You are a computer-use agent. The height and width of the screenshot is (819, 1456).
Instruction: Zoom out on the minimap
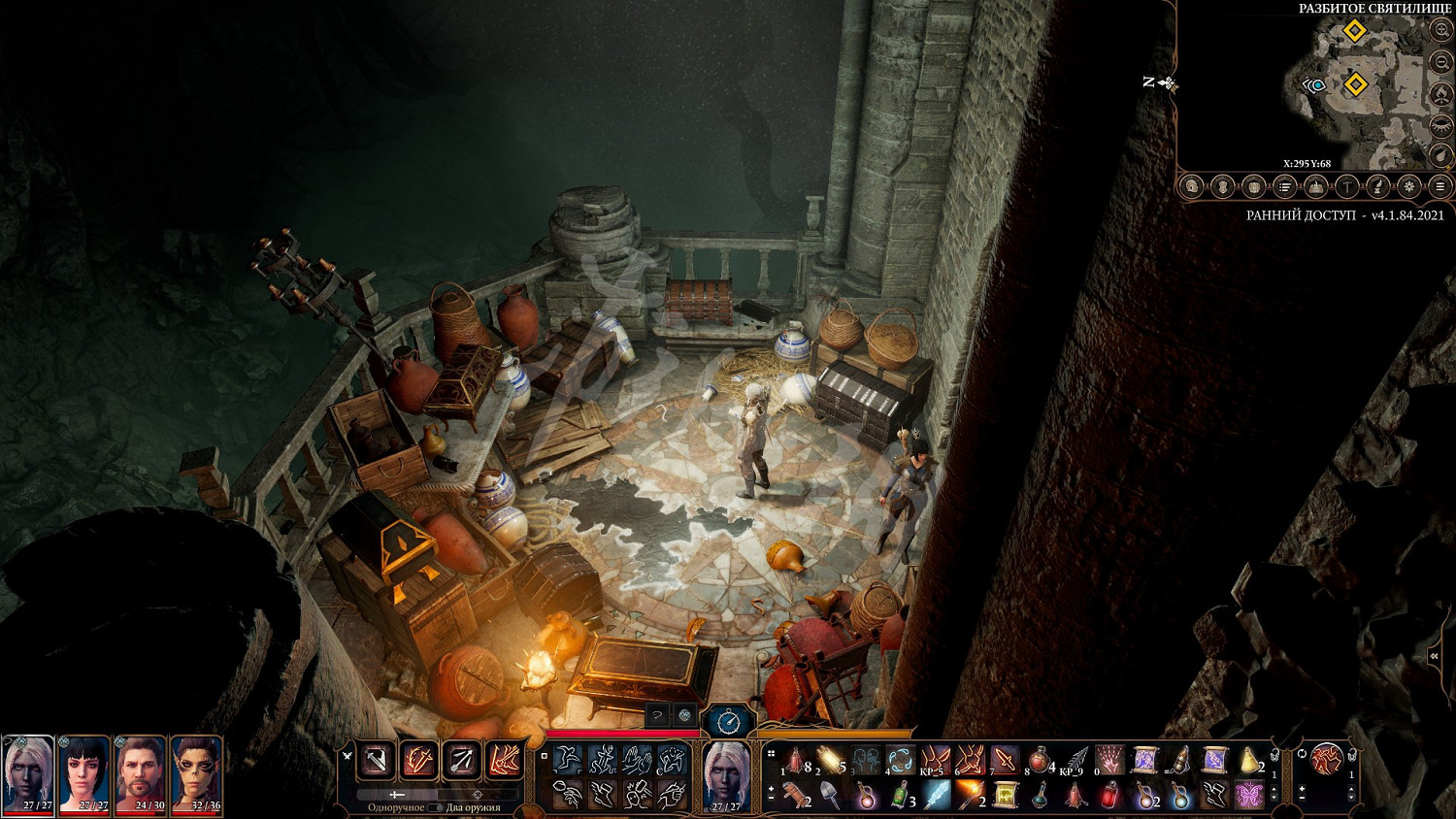click(x=1441, y=62)
